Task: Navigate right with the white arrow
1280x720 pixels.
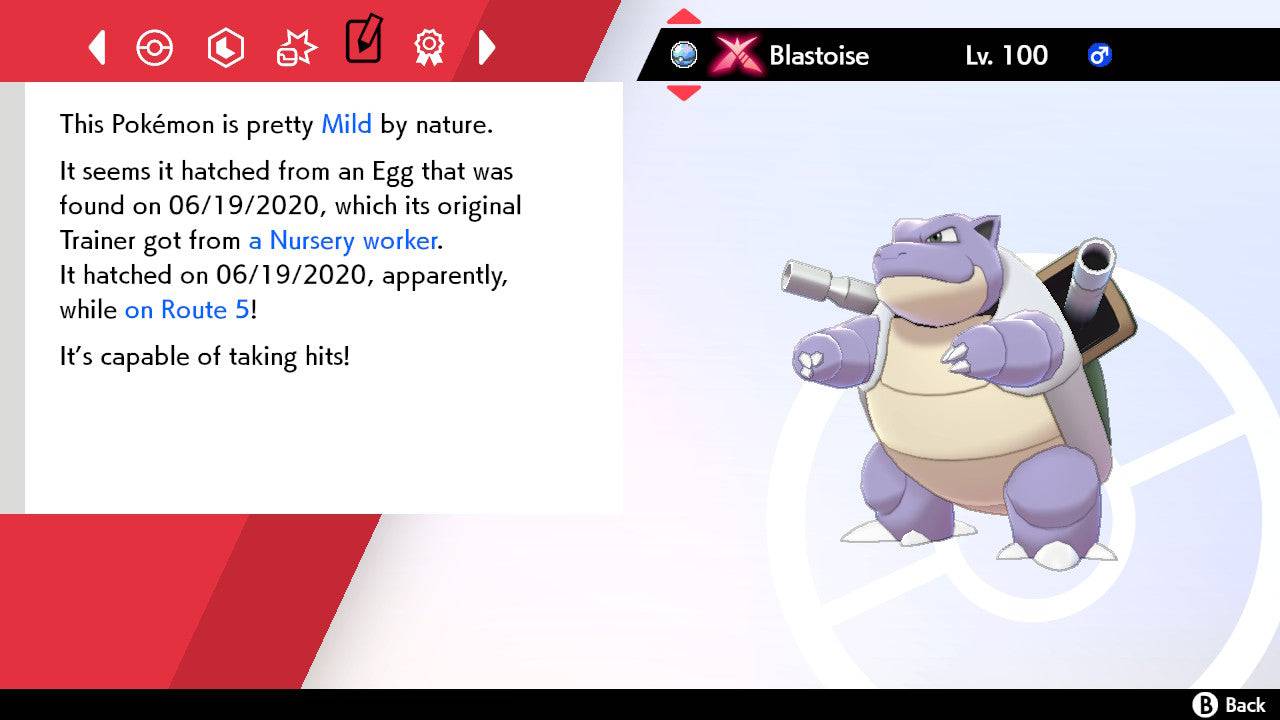Action: (x=488, y=47)
